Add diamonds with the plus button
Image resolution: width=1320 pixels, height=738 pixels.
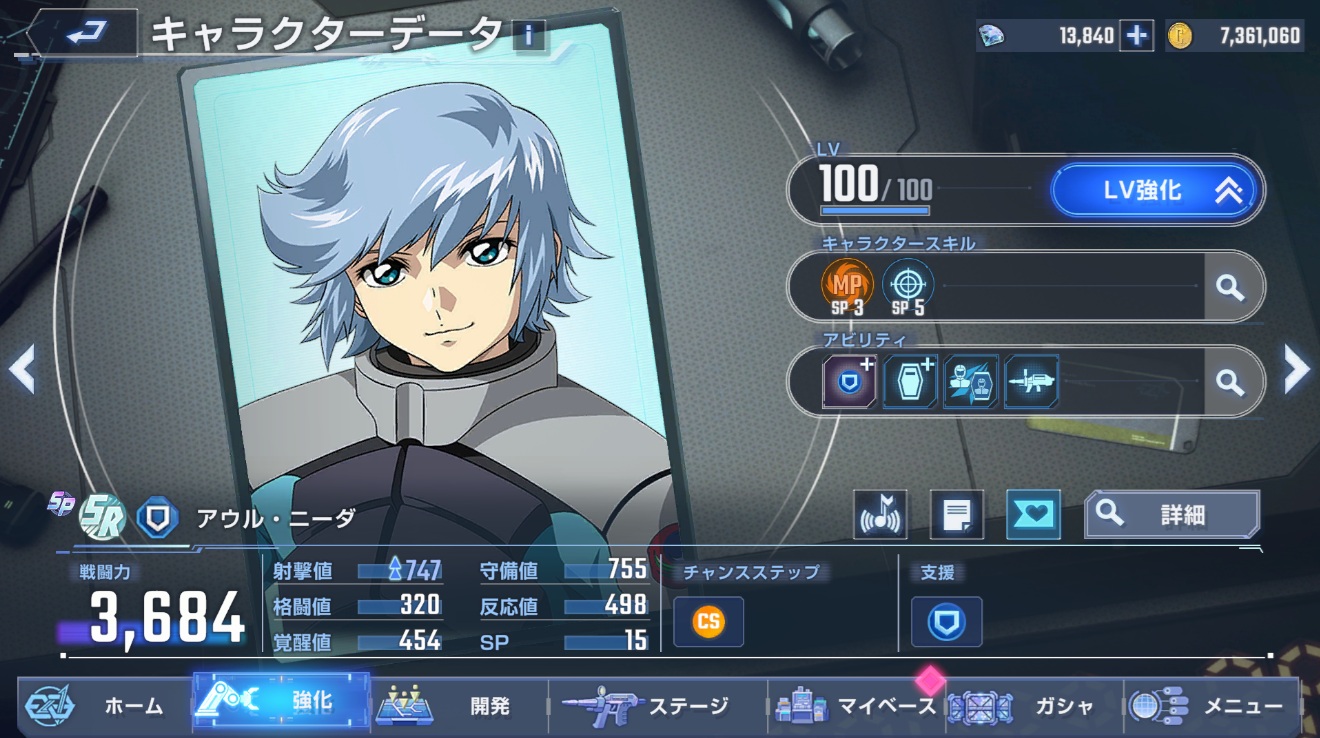1136,36
